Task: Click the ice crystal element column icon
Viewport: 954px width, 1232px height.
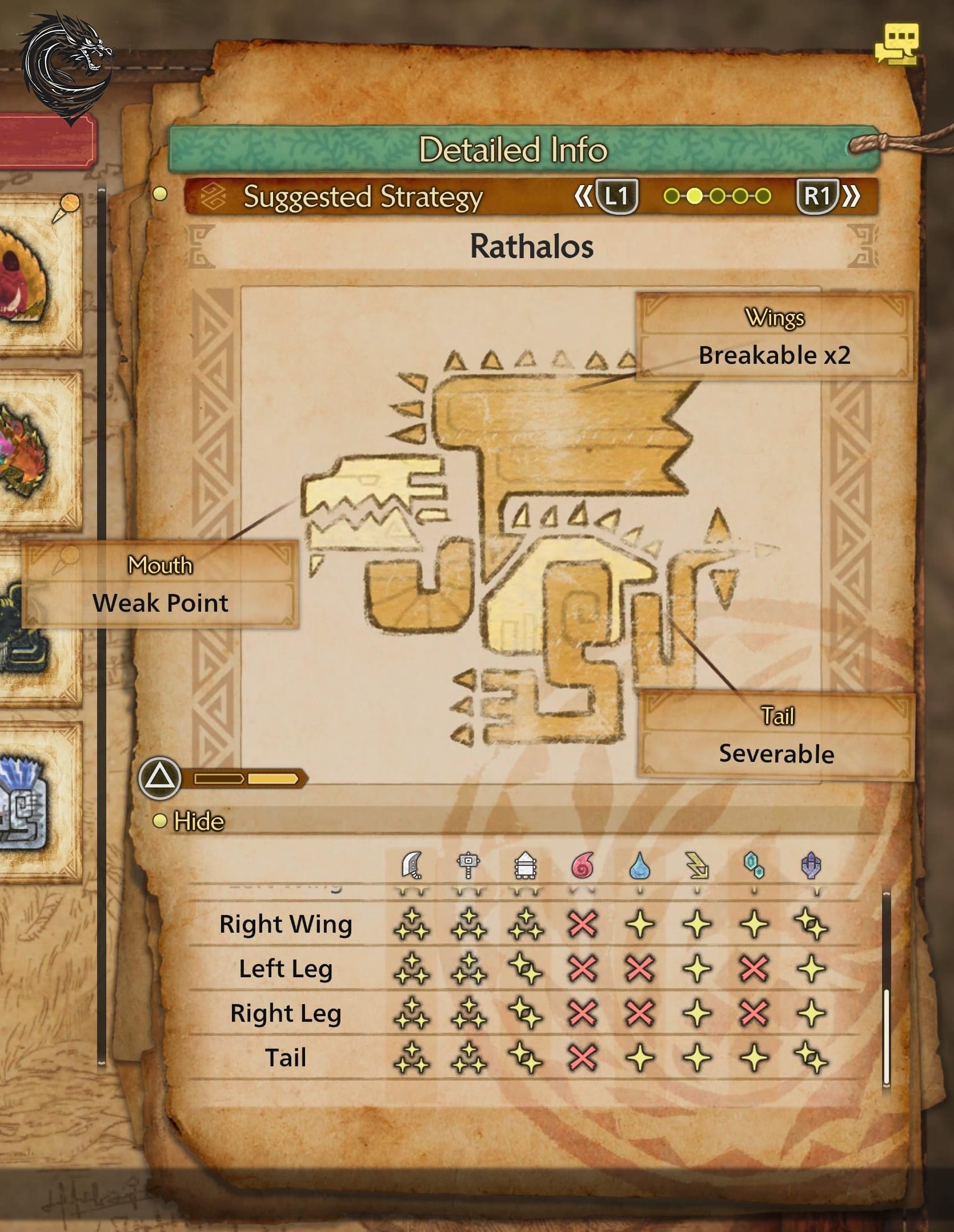Action: coord(754,865)
